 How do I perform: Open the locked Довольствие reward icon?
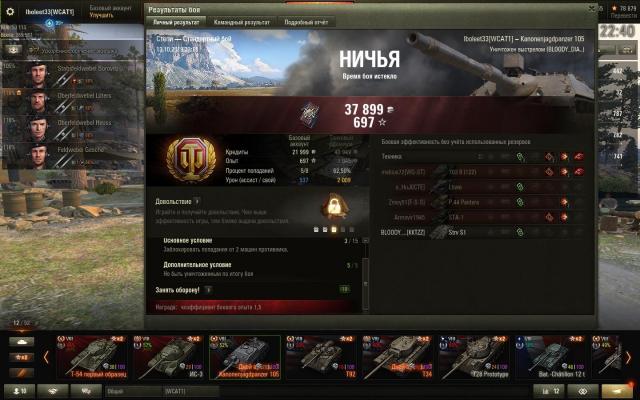332,207
